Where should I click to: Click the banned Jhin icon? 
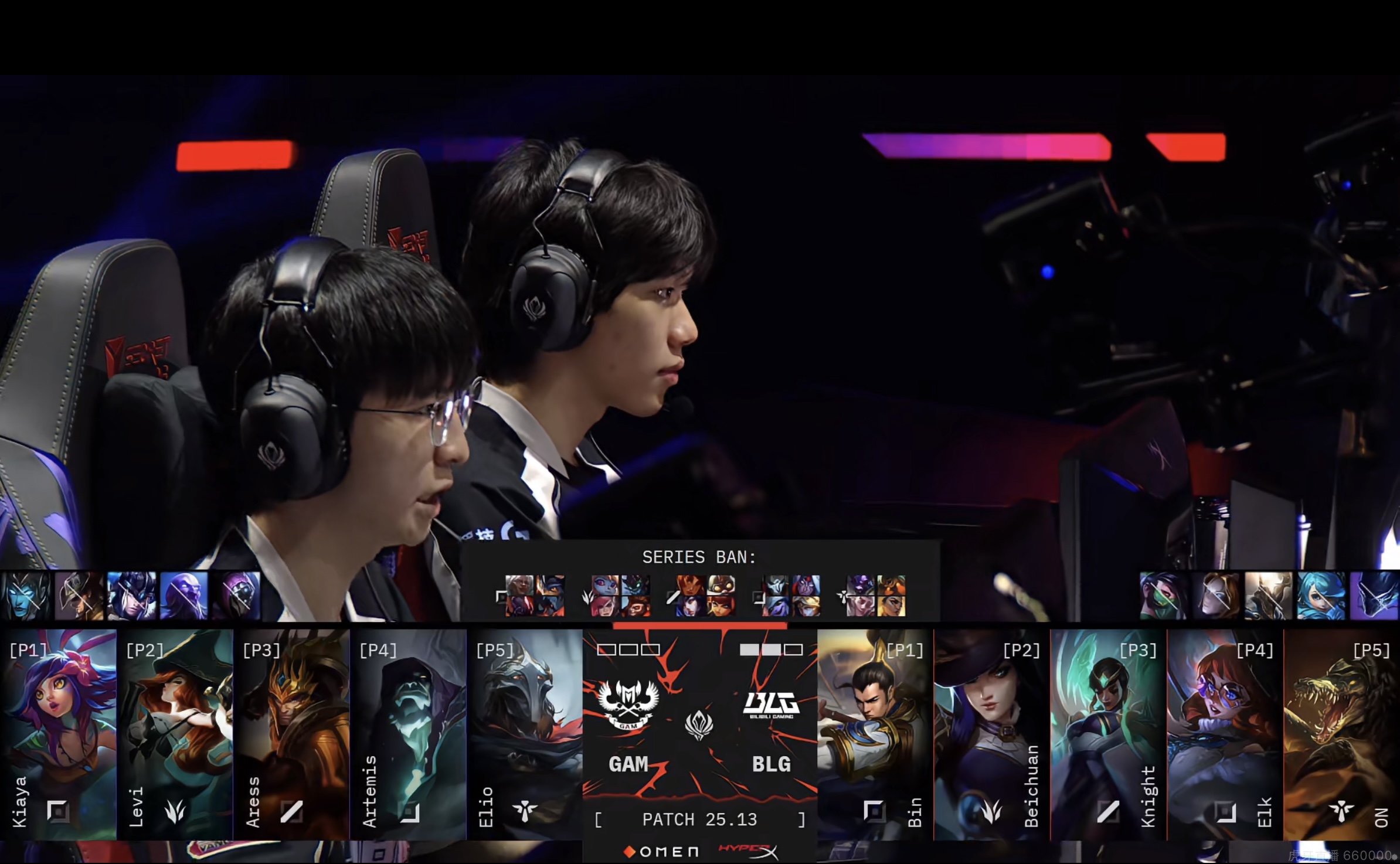tap(236, 596)
